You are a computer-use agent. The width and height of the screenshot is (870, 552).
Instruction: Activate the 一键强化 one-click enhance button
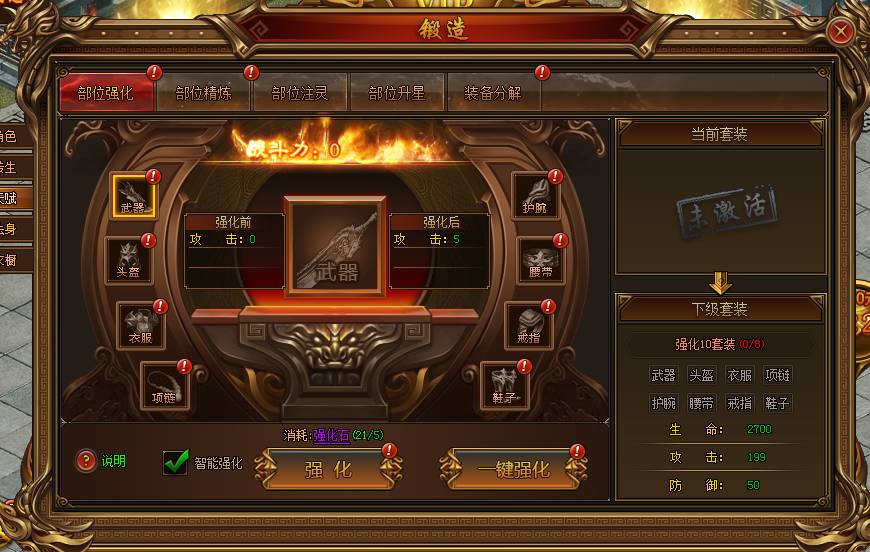(513, 468)
